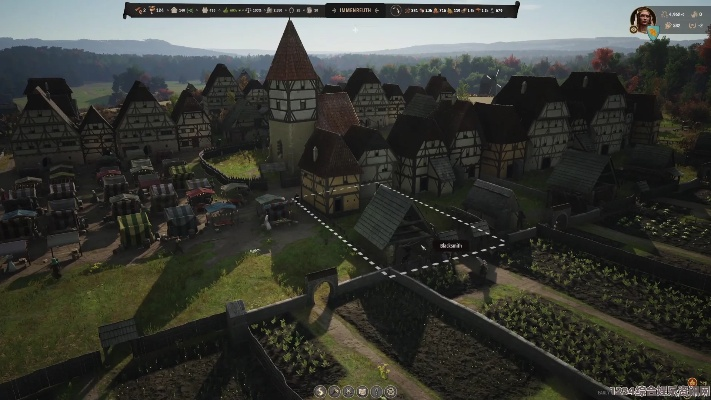Click the building label tooltip on plot
The image size is (711, 400).
[449, 245]
